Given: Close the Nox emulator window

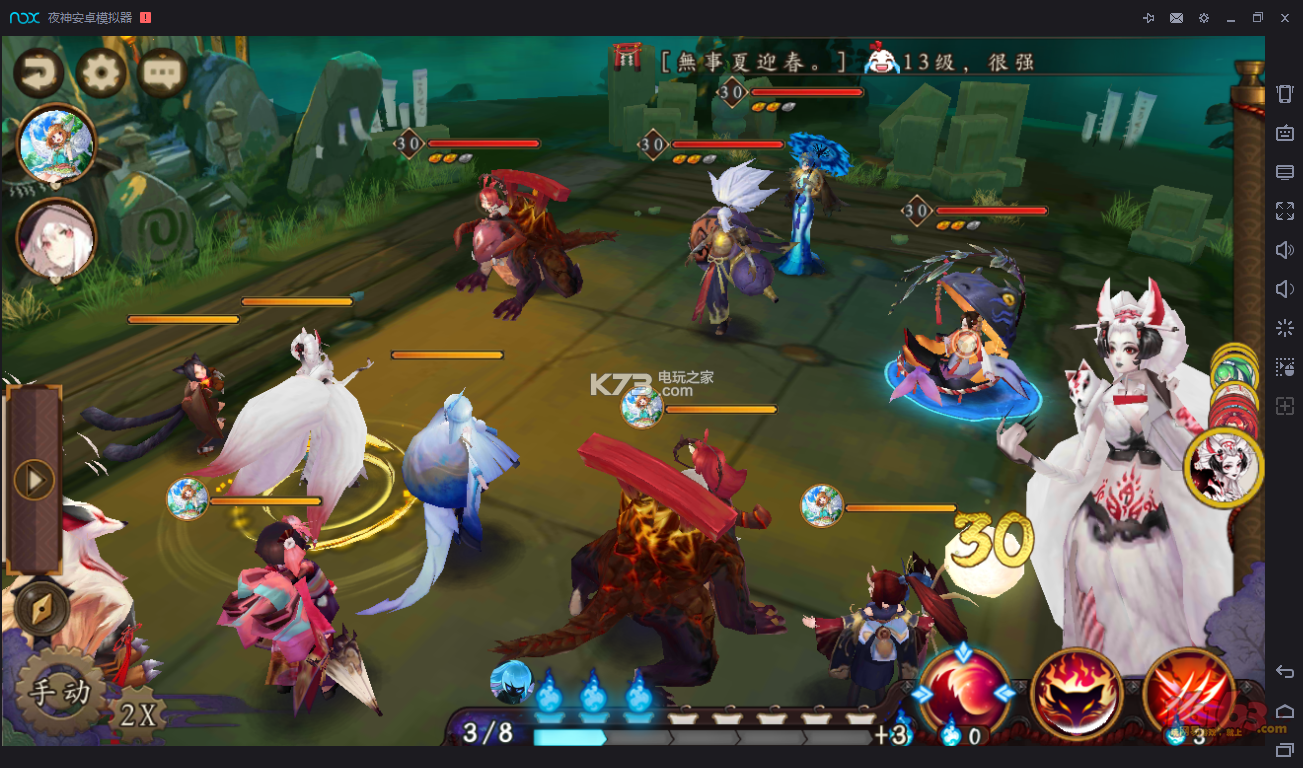Looking at the screenshot, I should pos(1285,18).
